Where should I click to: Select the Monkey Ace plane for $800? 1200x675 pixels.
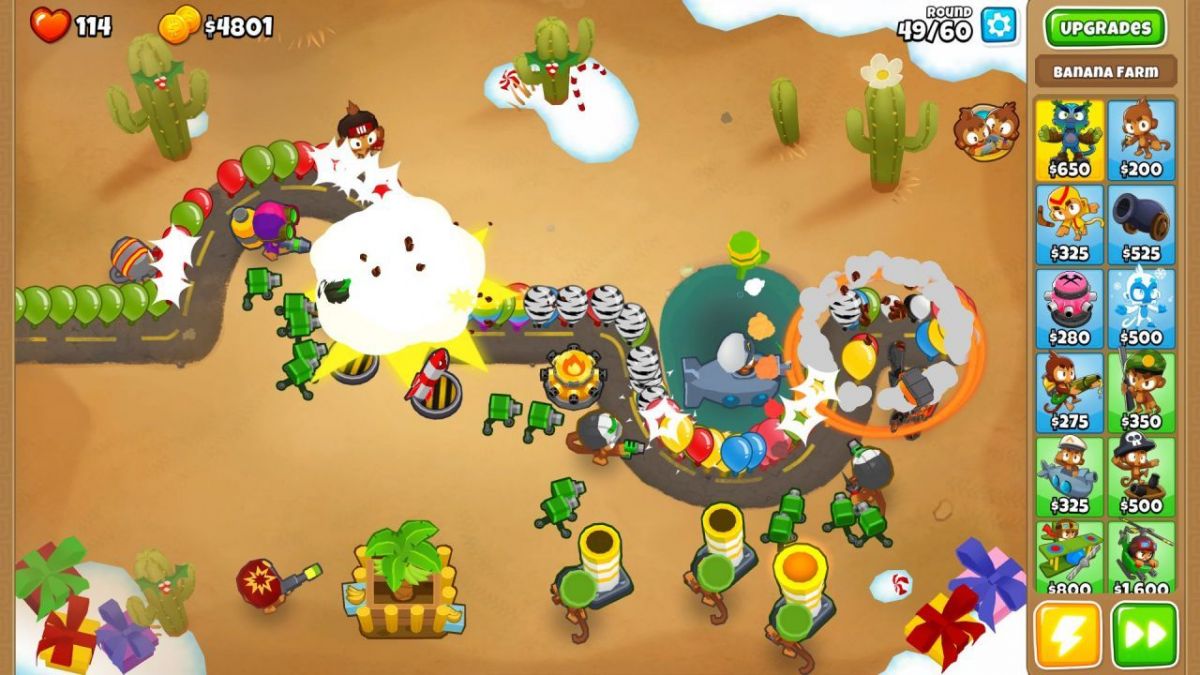[x=1069, y=556]
